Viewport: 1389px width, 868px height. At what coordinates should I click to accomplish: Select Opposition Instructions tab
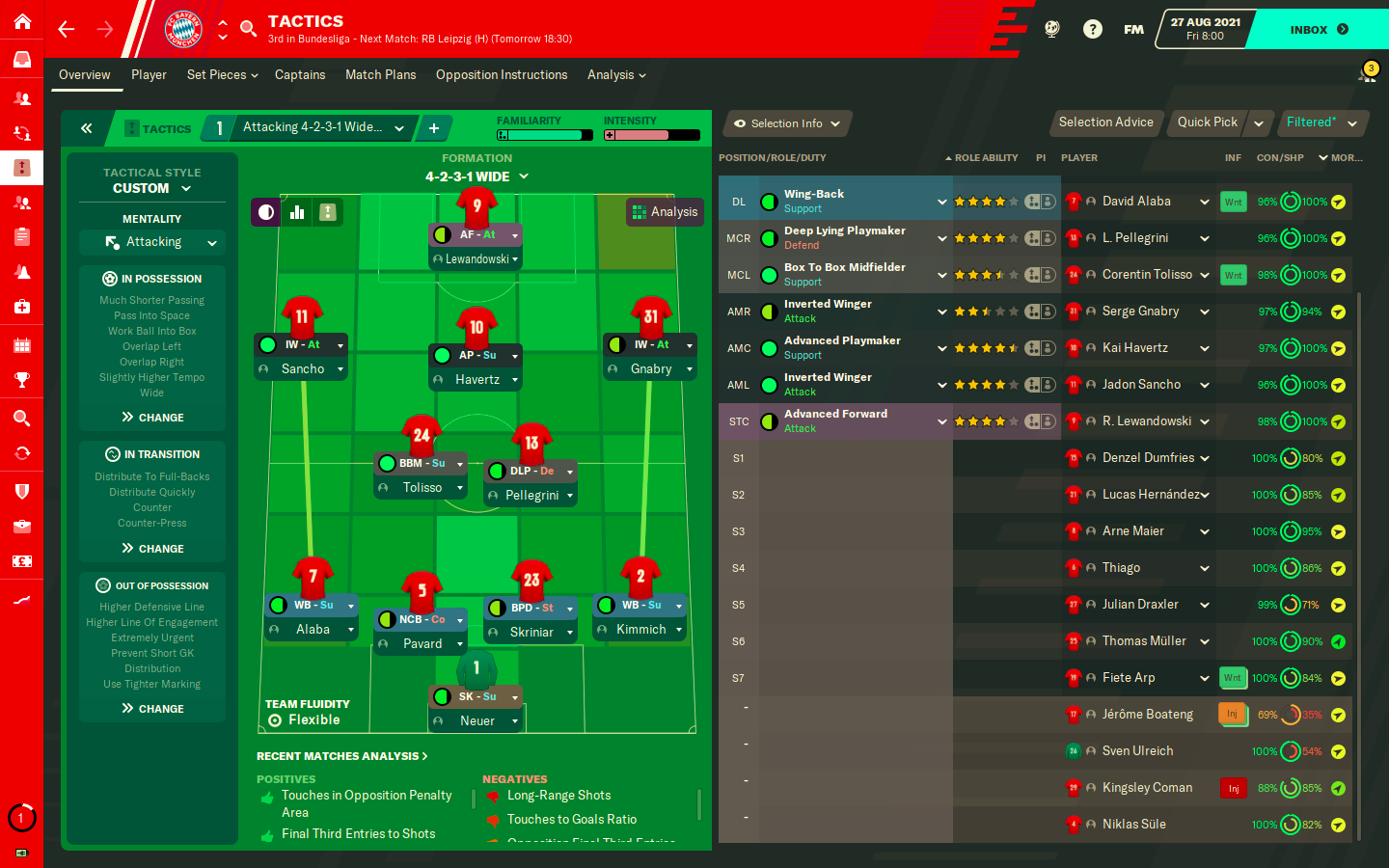(502, 75)
